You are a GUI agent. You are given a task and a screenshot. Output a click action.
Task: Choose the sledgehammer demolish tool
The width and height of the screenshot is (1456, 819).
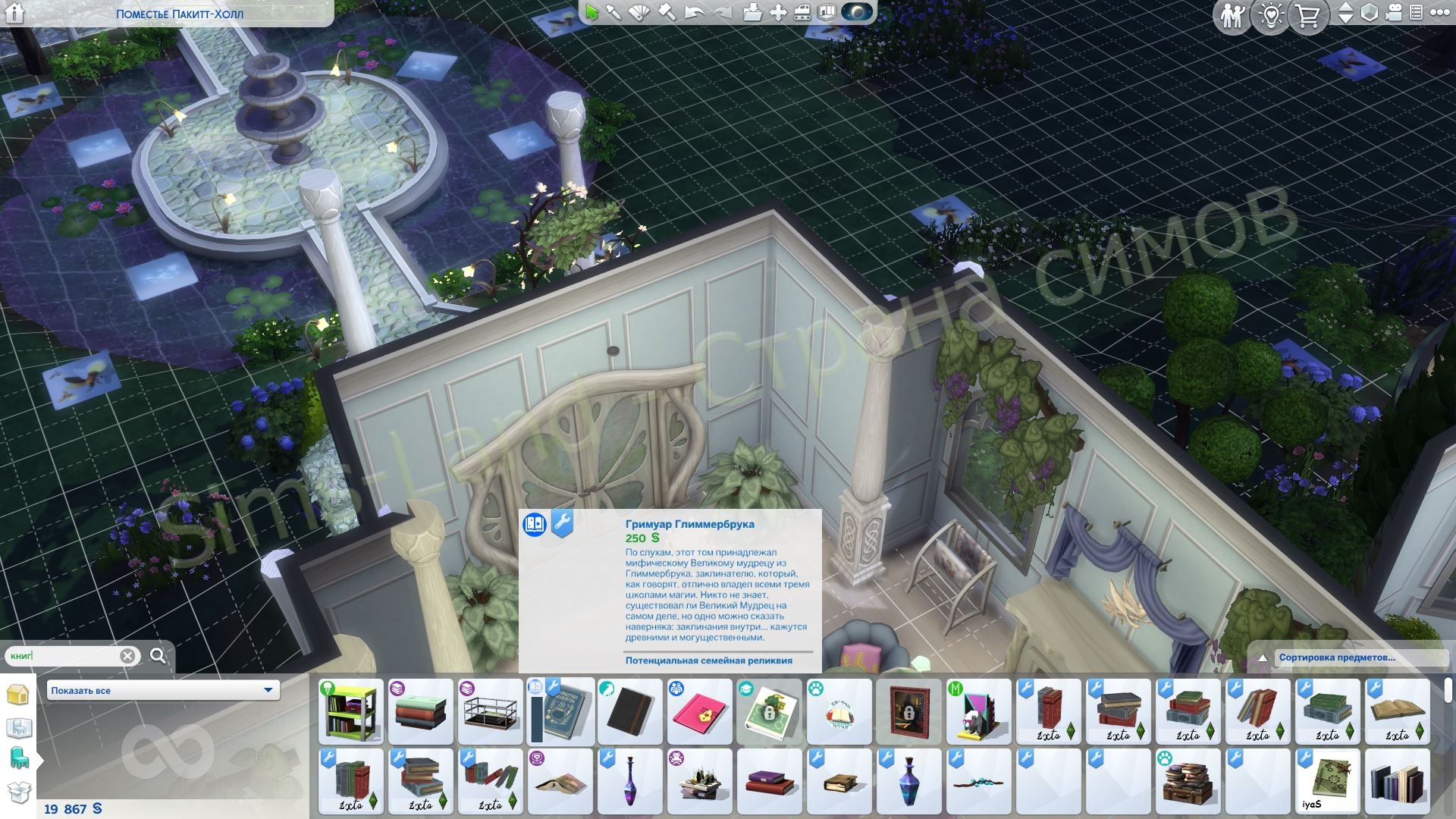pyautogui.click(x=667, y=13)
